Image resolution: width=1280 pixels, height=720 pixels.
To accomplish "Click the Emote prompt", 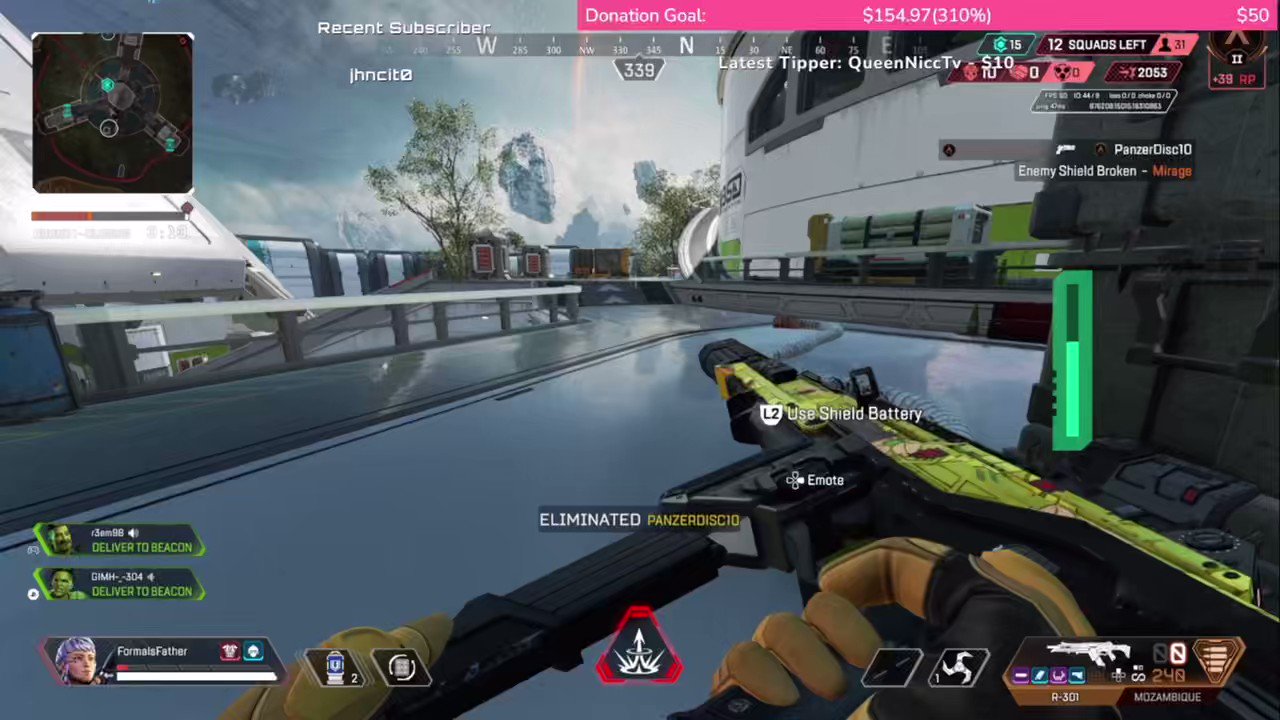I will (x=815, y=480).
